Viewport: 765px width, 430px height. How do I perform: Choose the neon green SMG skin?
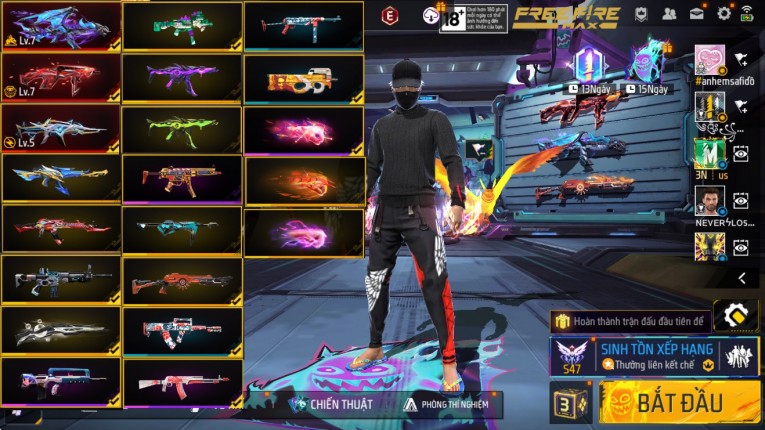pyautogui.click(x=182, y=129)
